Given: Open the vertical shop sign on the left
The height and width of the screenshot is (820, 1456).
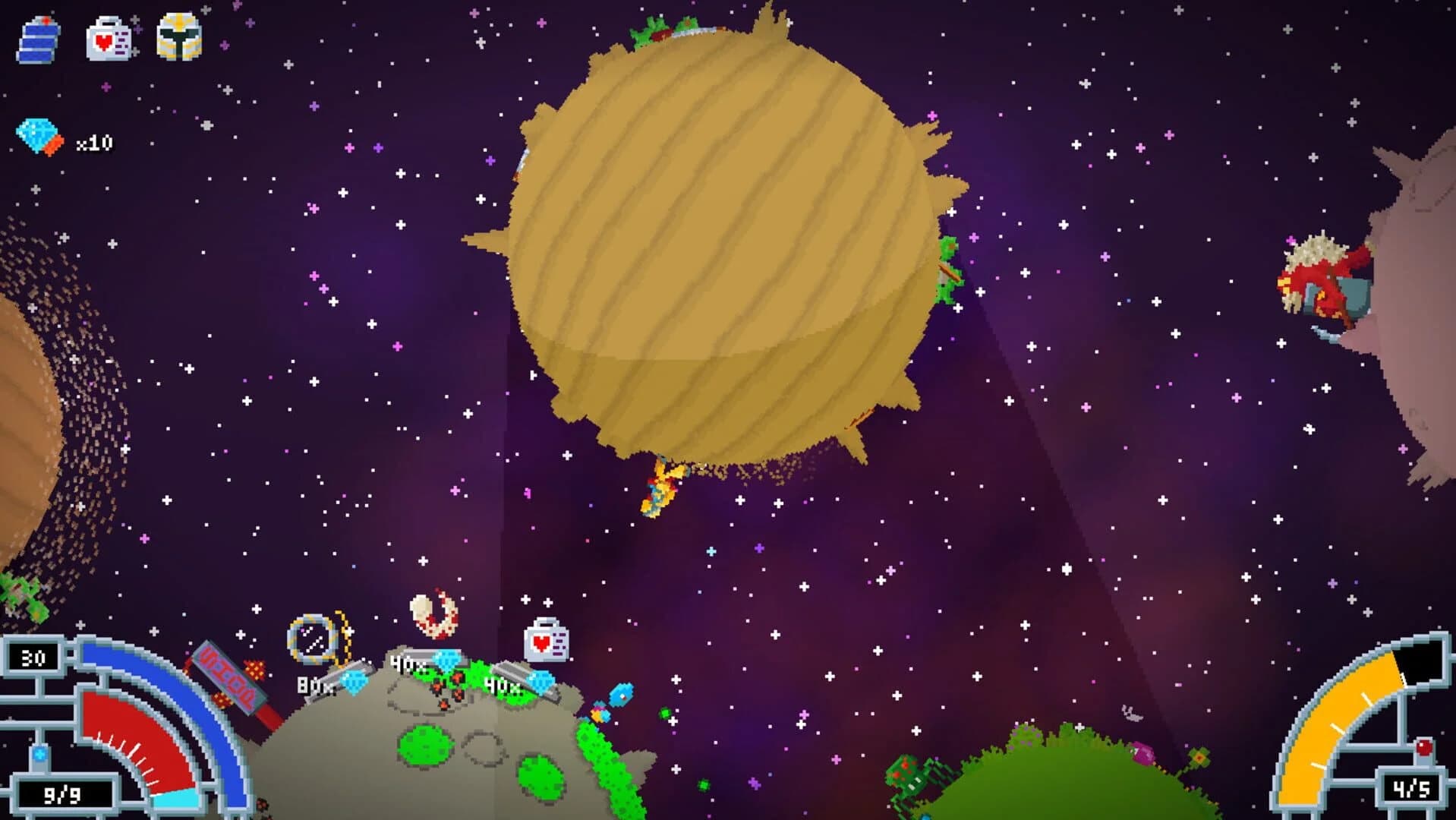Looking at the screenshot, I should pos(227,677).
